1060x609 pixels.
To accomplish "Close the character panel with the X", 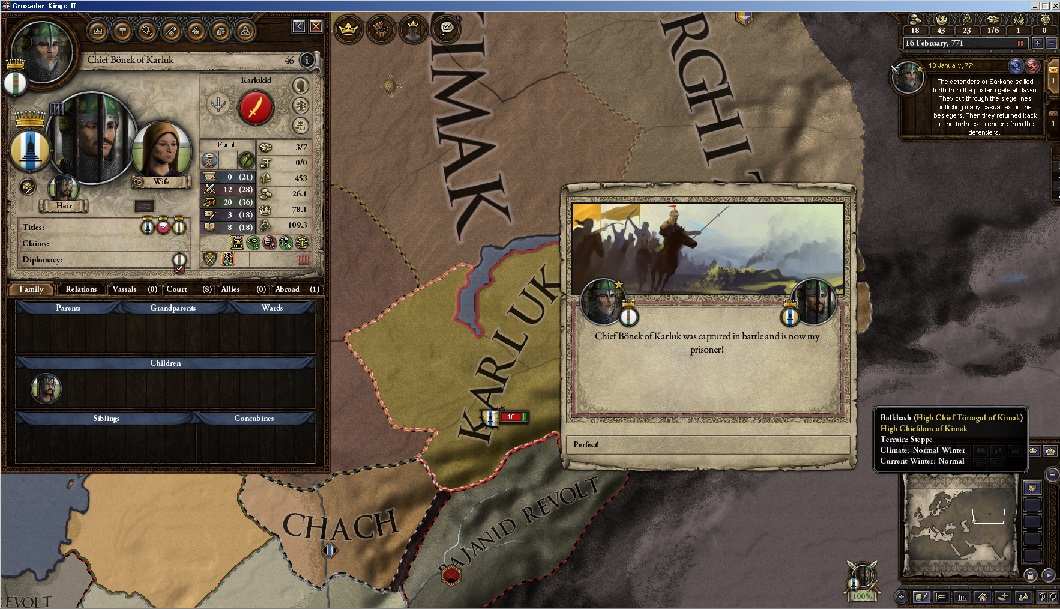I will pos(316,26).
